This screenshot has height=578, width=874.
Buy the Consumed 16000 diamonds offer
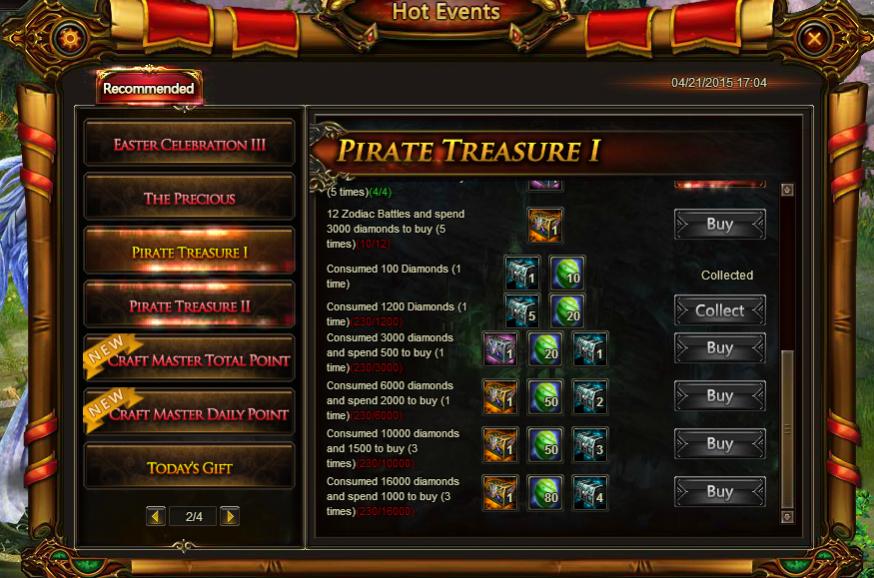pos(720,492)
